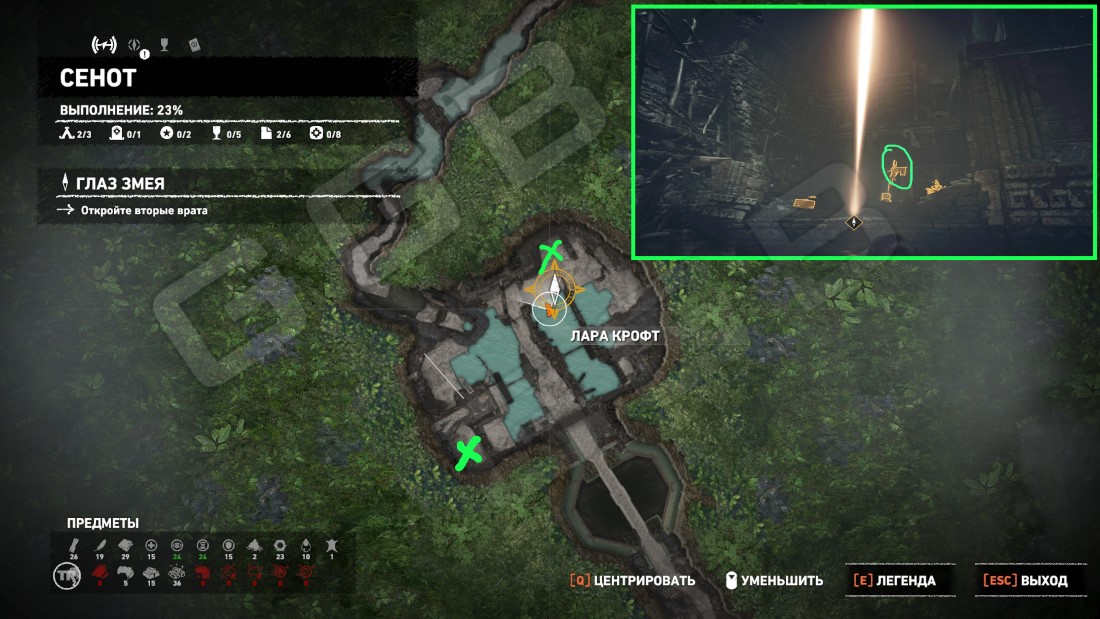Zoom out with Уменьшить

pos(775,580)
